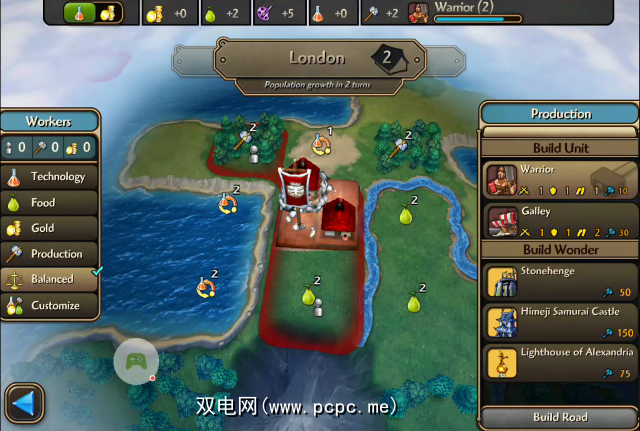Tap the green gamepad overlay button
The height and width of the screenshot is (431, 640).
136,362
